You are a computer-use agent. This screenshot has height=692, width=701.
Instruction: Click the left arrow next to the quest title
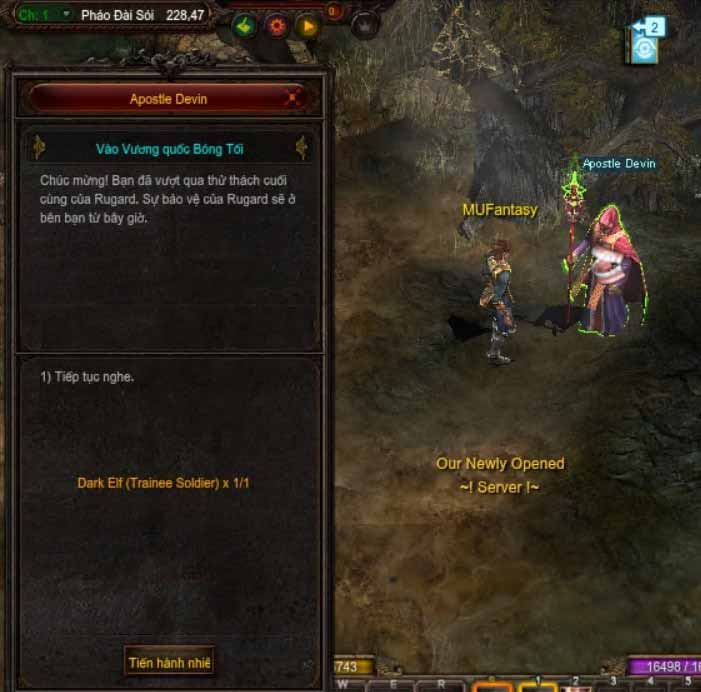coord(40,148)
